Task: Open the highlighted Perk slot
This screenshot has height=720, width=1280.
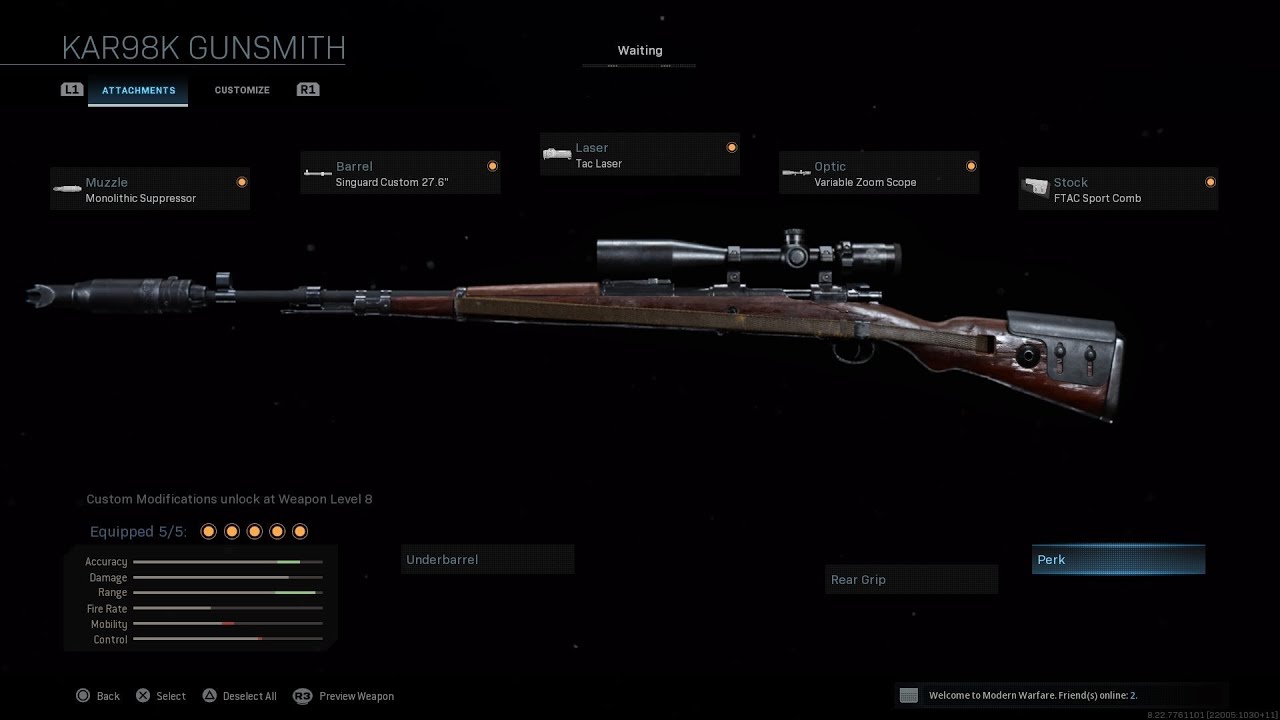Action: 1118,559
